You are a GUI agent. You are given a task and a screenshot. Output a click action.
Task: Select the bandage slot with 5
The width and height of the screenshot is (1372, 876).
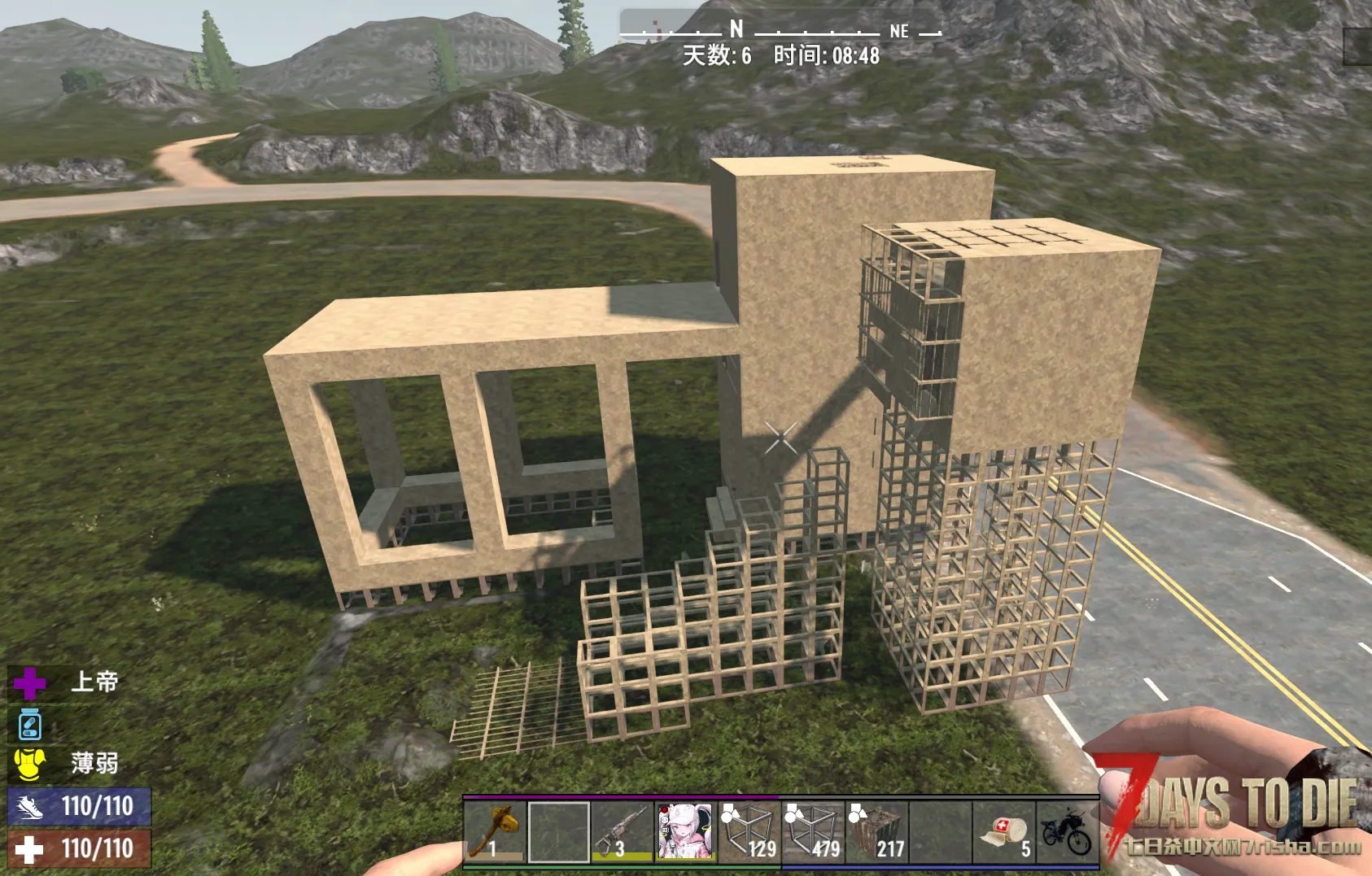coord(1003,831)
